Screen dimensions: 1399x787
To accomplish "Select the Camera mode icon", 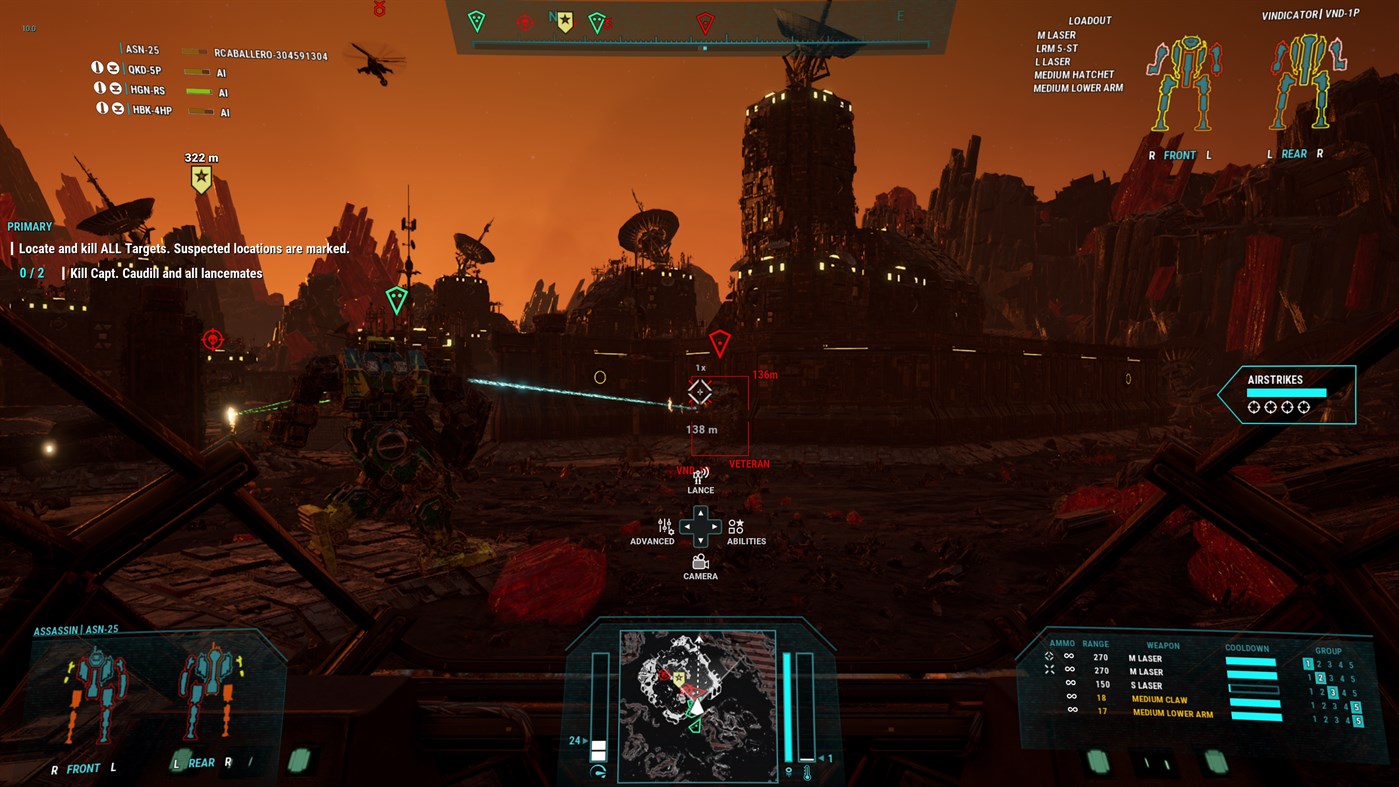I will (700, 560).
